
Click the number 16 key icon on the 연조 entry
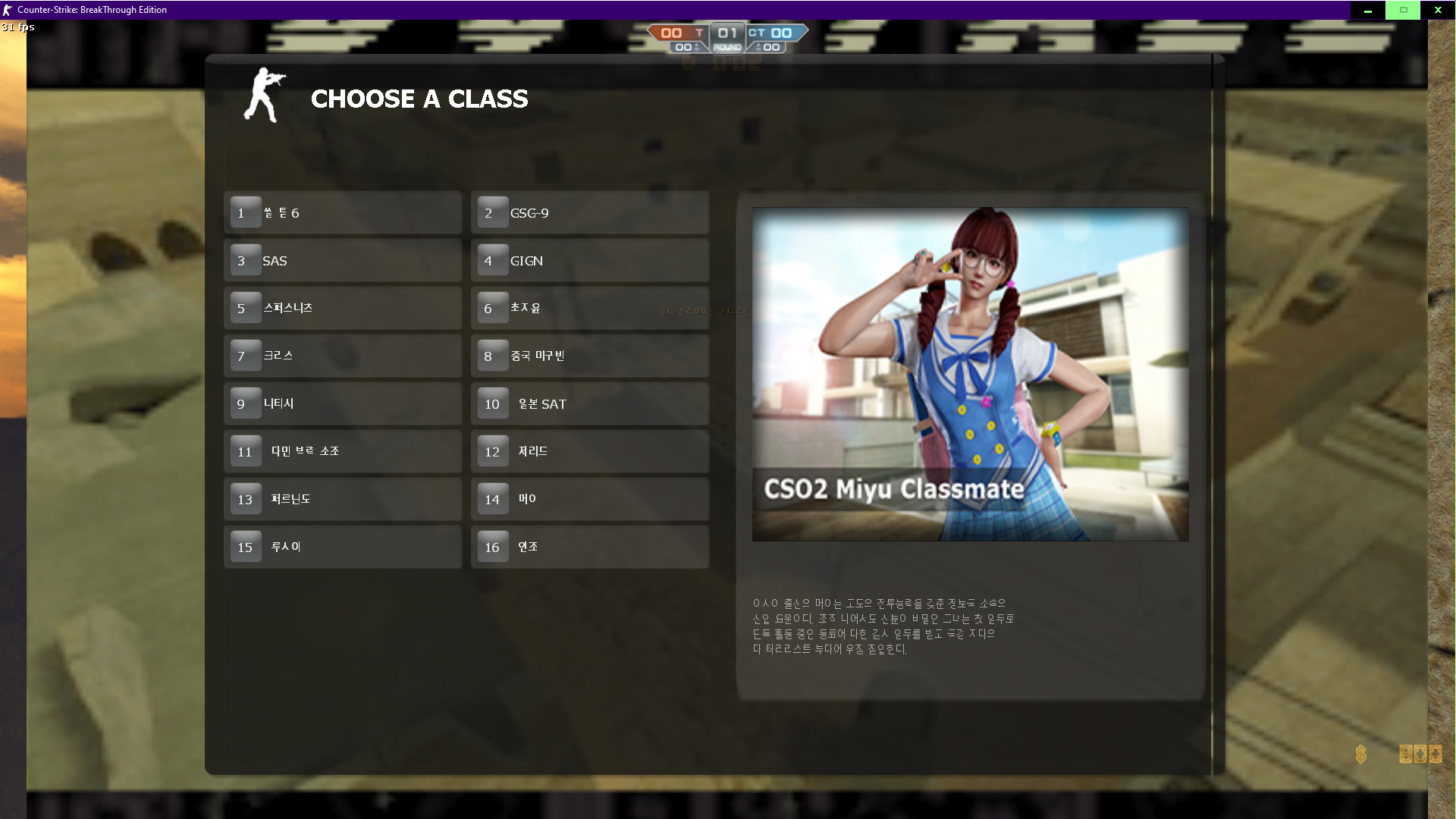click(x=491, y=546)
